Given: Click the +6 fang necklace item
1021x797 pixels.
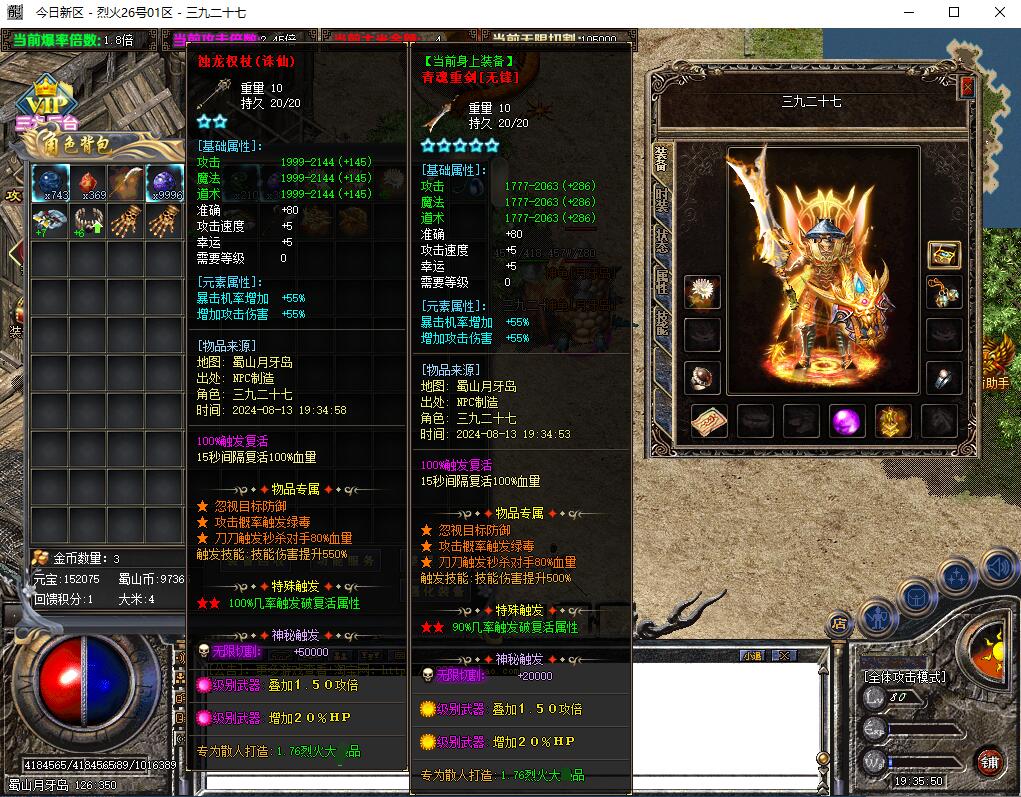Looking at the screenshot, I should click(x=89, y=220).
